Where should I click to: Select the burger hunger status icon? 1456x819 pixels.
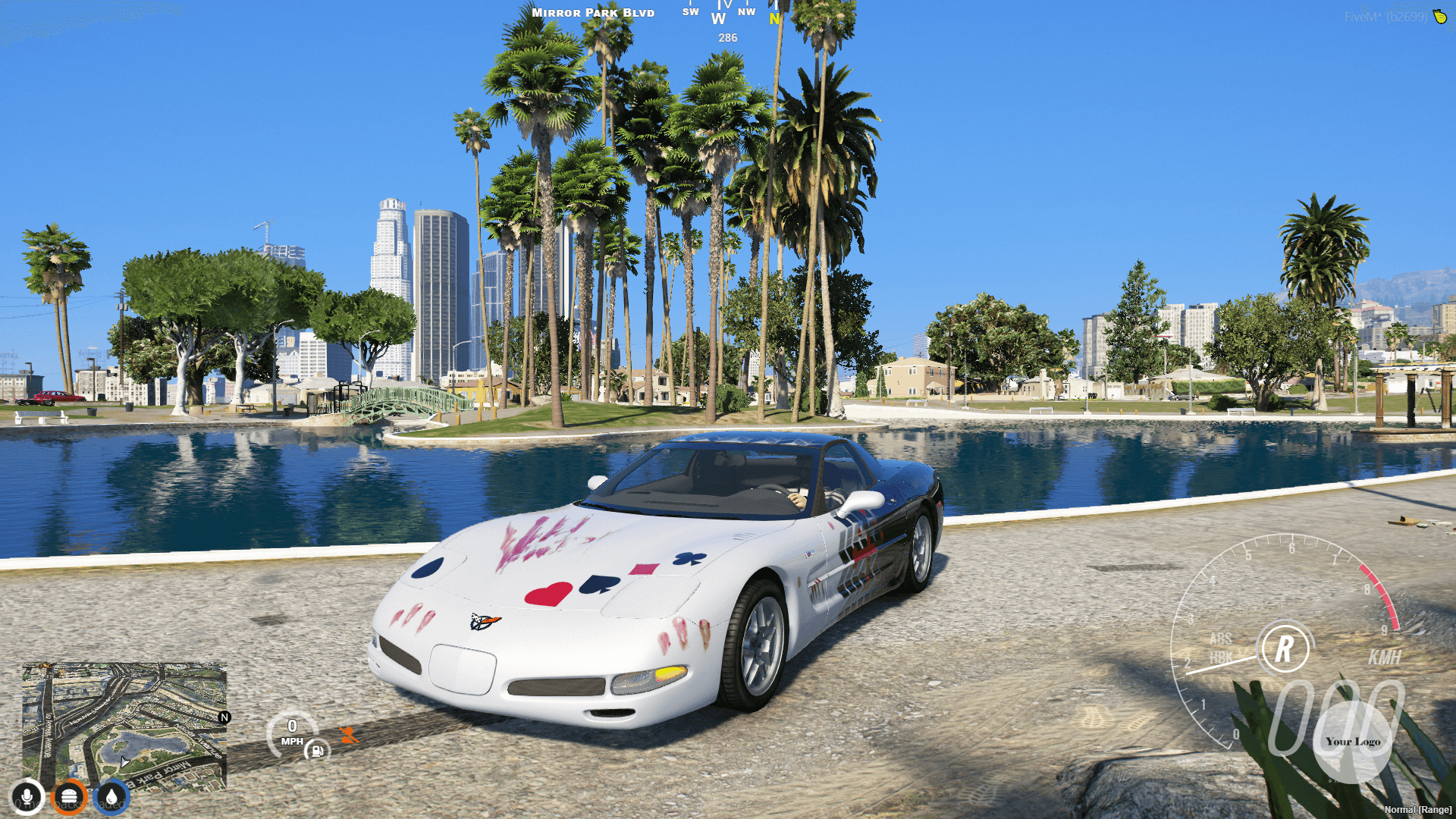[x=70, y=797]
